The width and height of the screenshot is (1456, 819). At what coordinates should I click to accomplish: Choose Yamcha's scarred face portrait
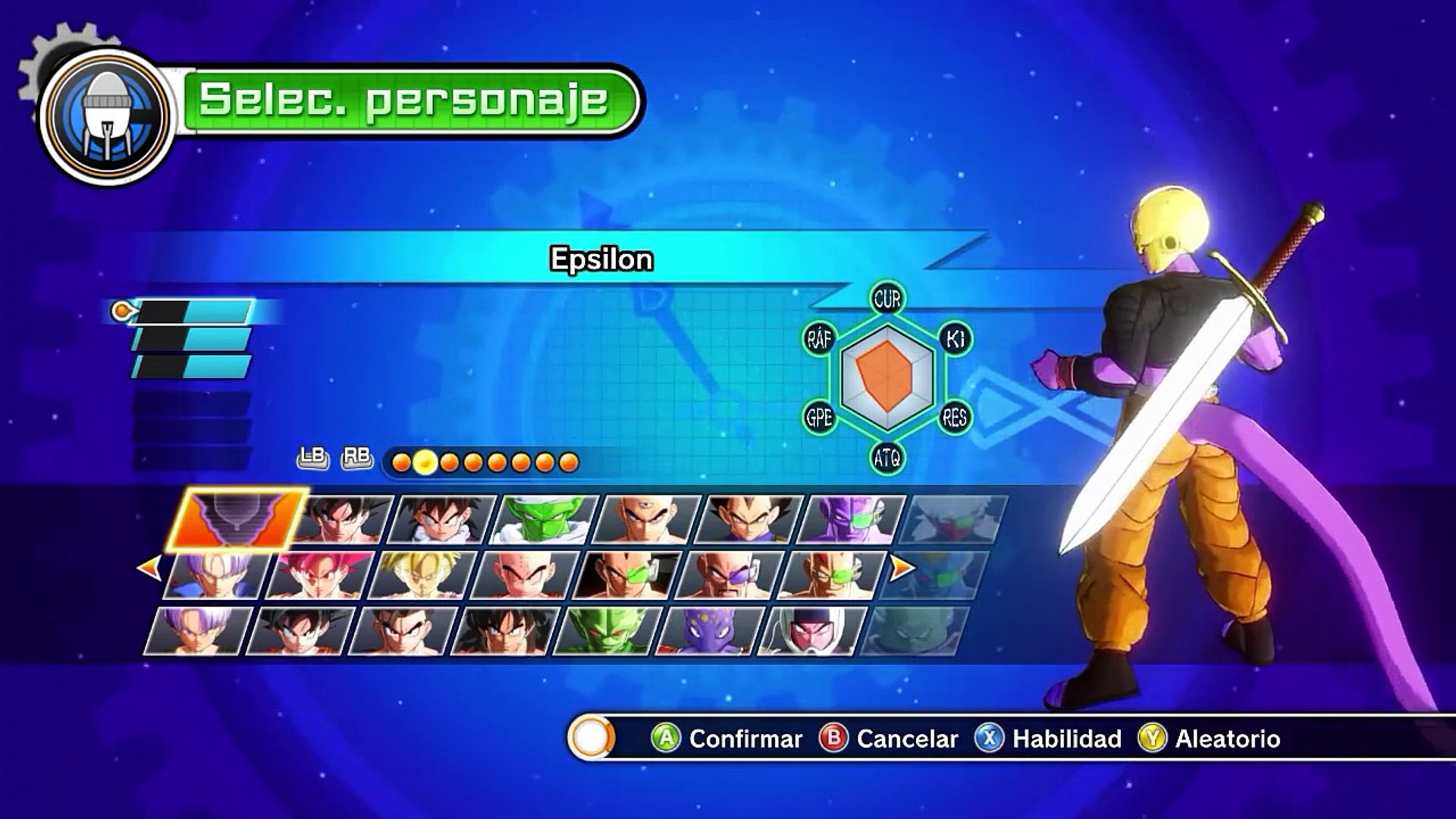tap(504, 631)
